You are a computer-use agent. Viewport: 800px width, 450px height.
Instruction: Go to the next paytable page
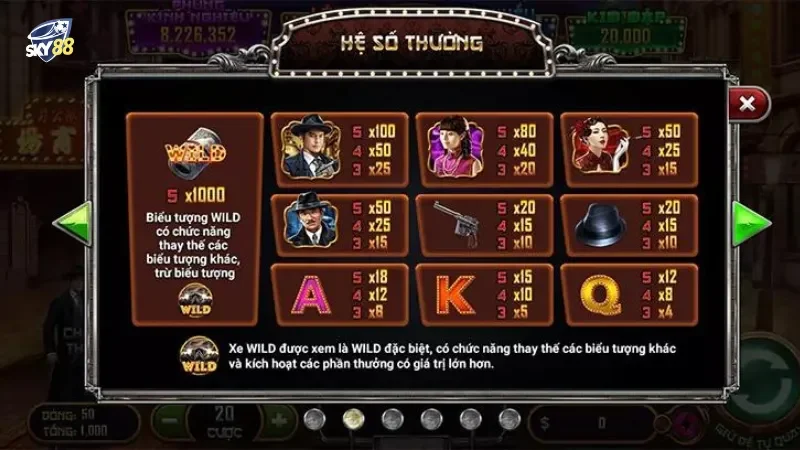[x=748, y=224]
